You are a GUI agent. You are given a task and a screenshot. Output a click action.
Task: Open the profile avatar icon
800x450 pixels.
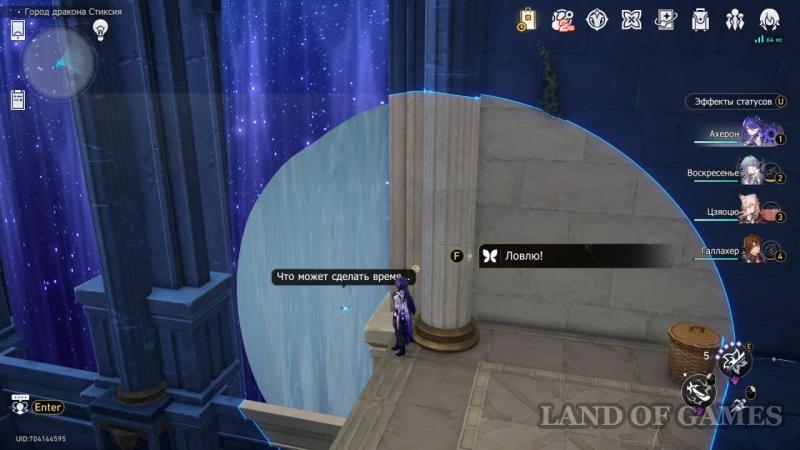pyautogui.click(x=770, y=19)
